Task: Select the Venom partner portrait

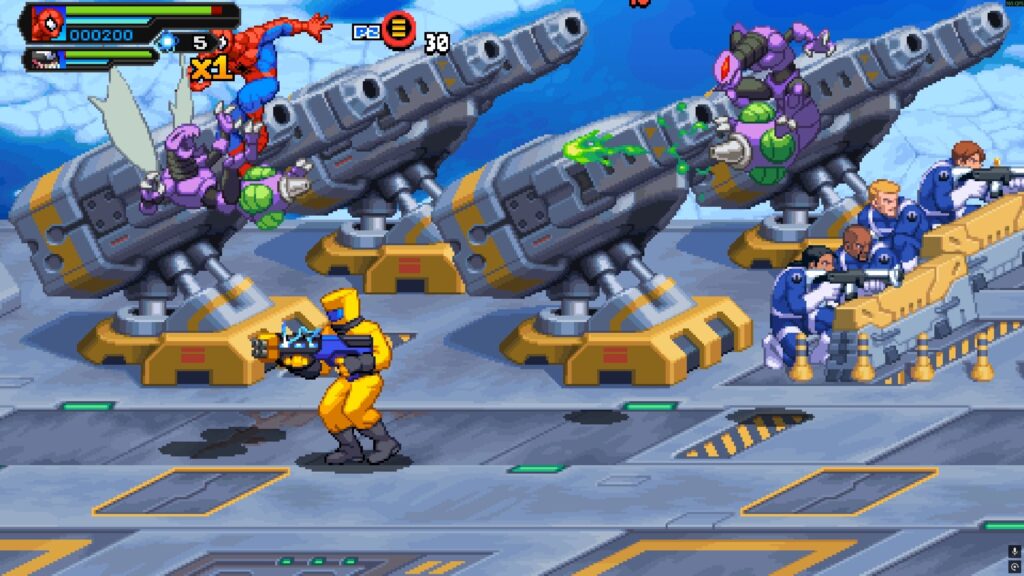Action: pos(47,60)
